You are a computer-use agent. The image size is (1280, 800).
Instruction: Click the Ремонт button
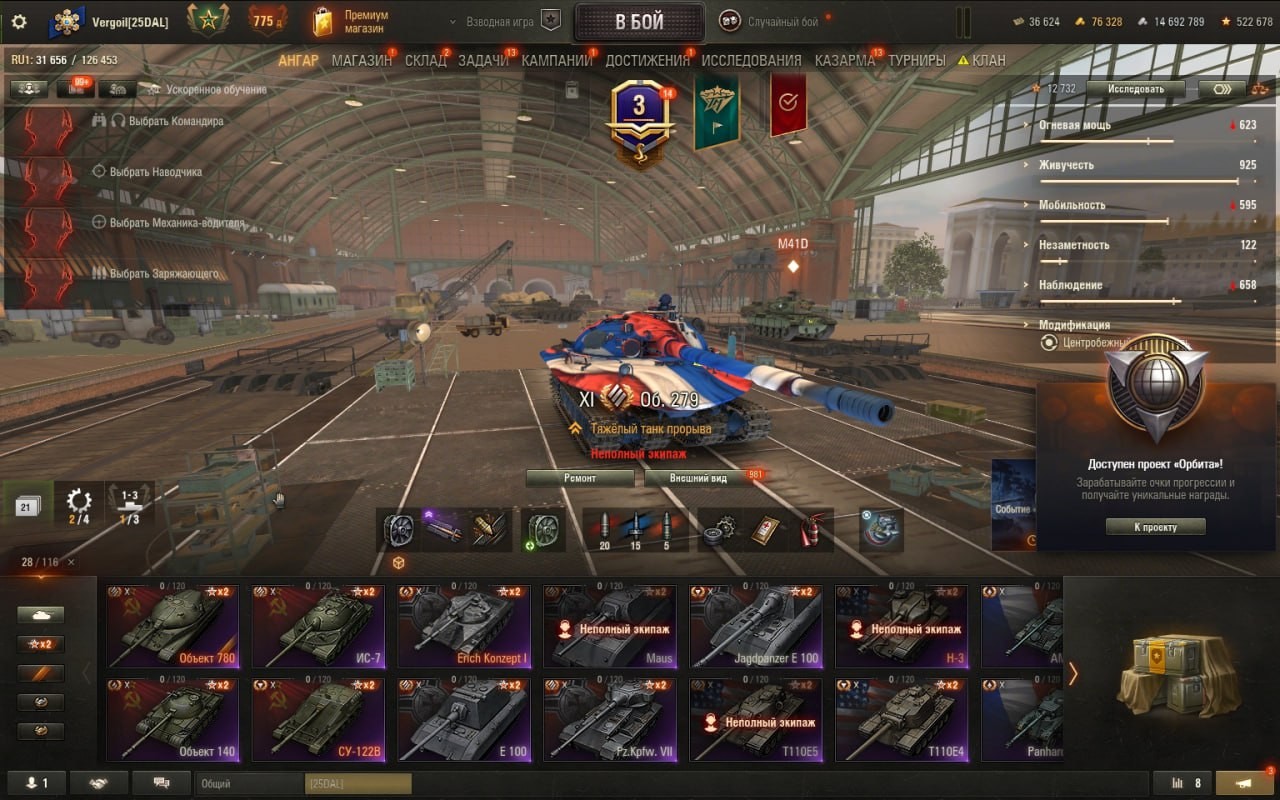click(579, 478)
